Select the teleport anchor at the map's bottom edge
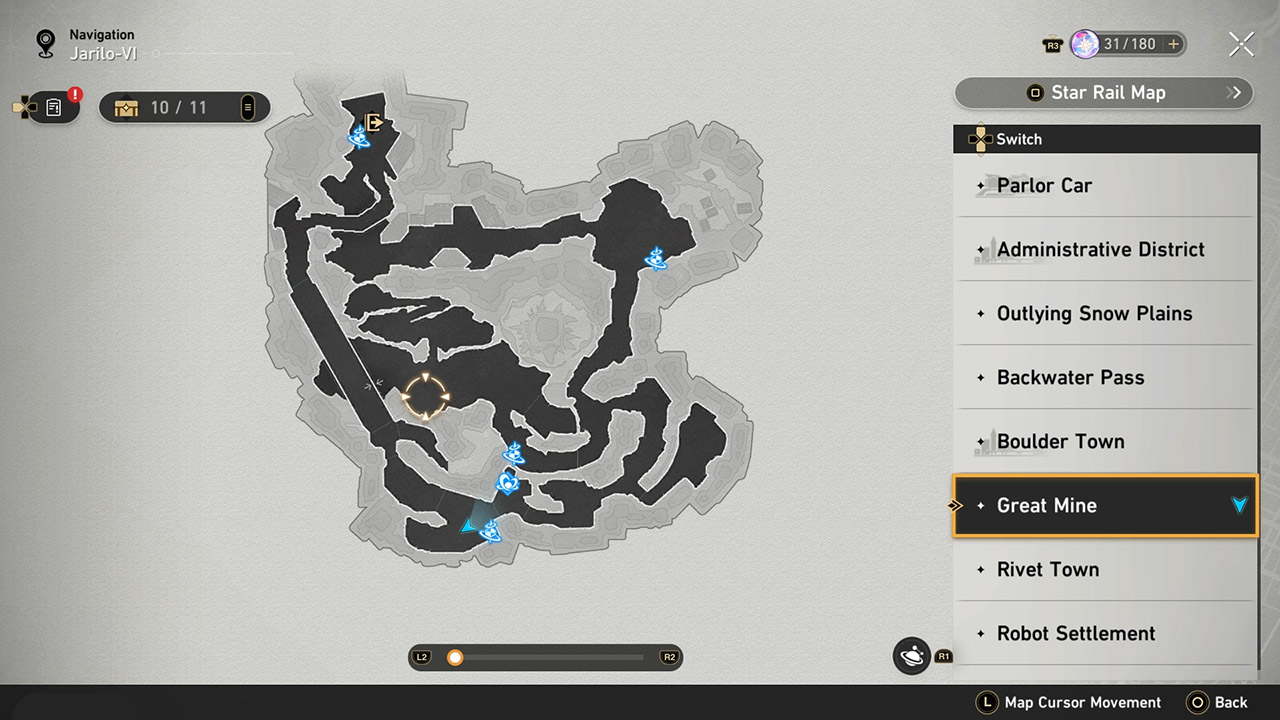1280x720 pixels. click(490, 533)
